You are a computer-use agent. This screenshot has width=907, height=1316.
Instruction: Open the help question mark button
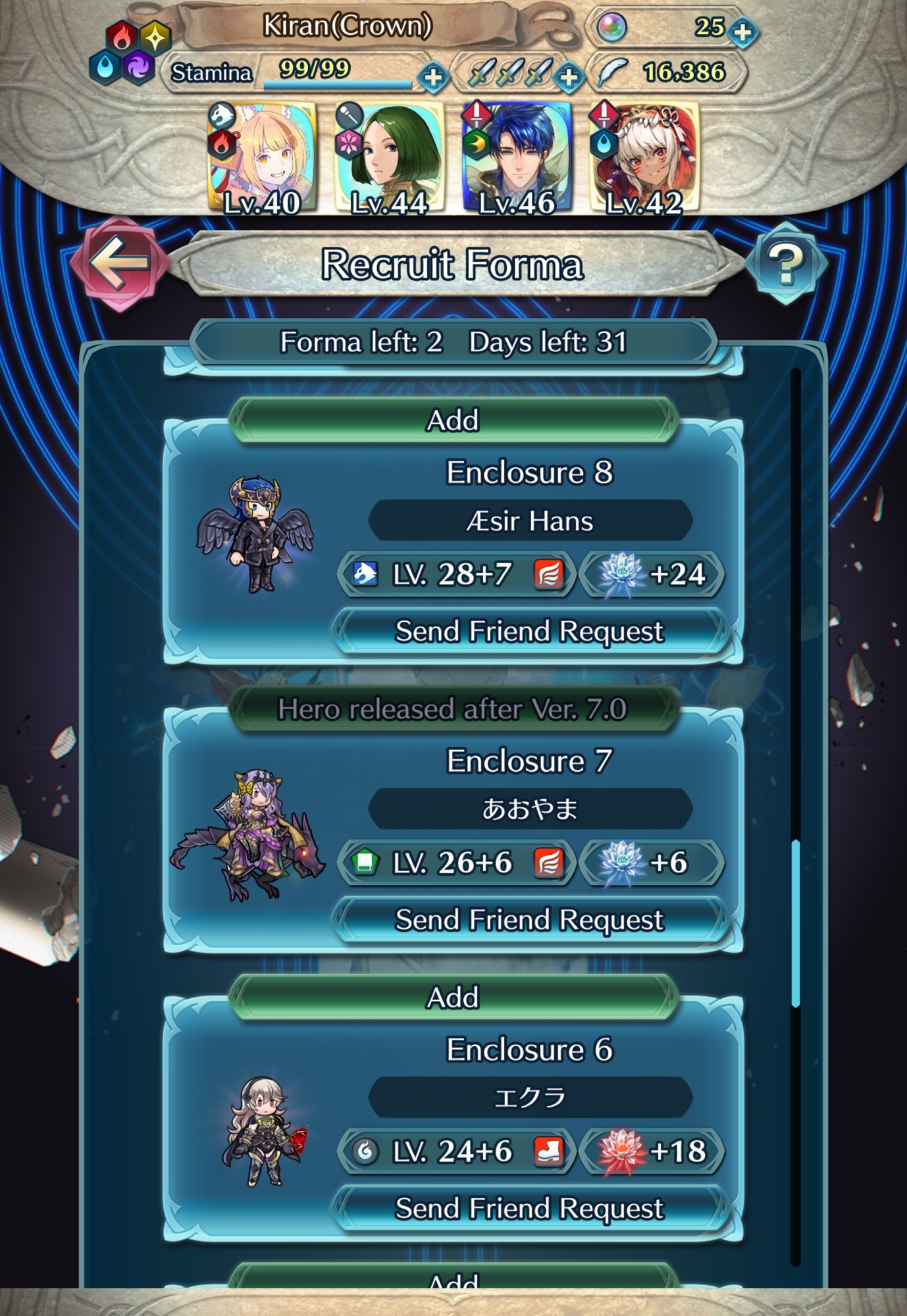click(x=786, y=263)
